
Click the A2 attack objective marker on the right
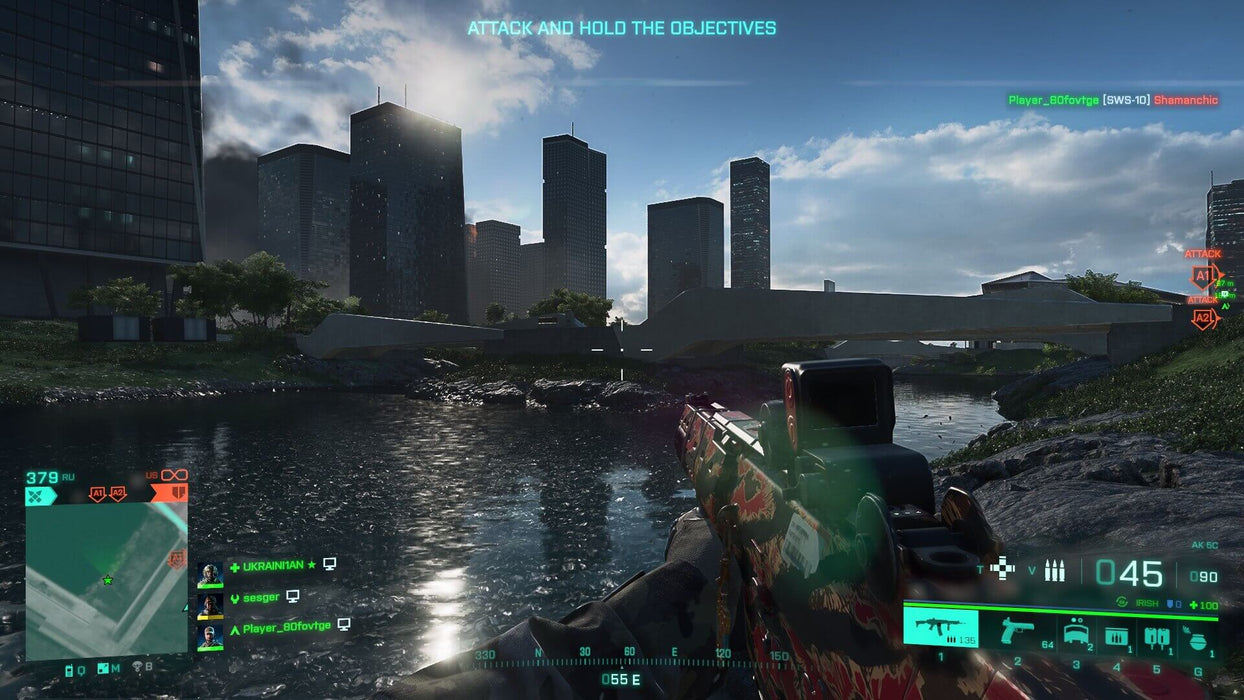1203,319
